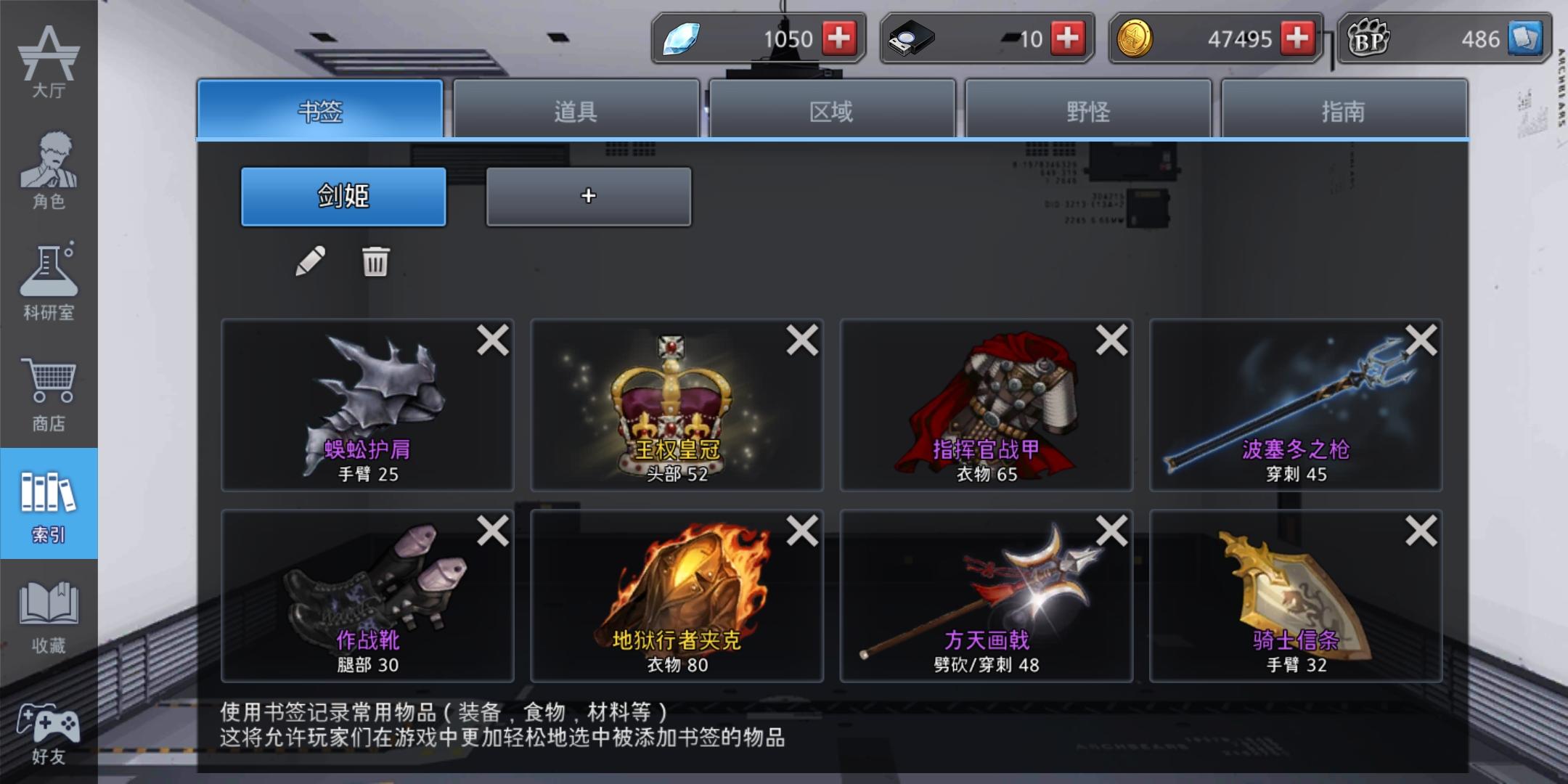Screen dimensions: 1568x784
Task: Remove 王权皇冠 from bookmarks with X
Action: [x=801, y=341]
